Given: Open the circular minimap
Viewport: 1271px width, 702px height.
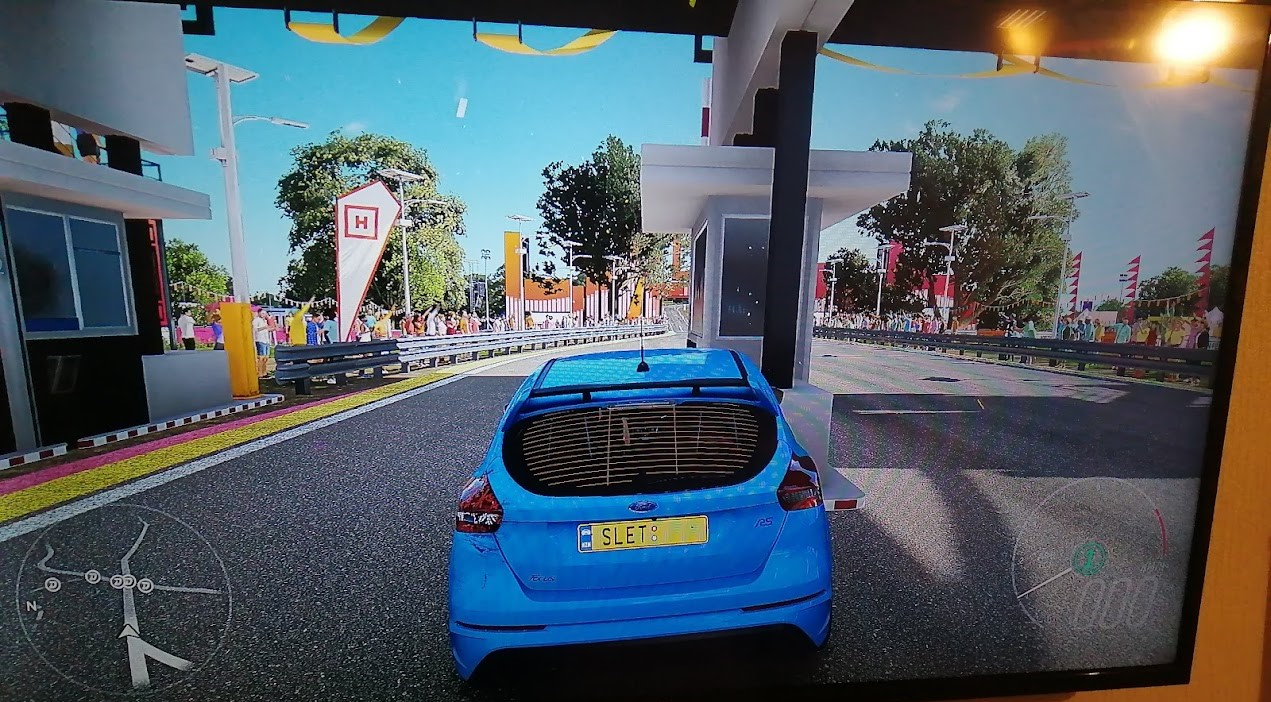Looking at the screenshot, I should coord(124,598).
